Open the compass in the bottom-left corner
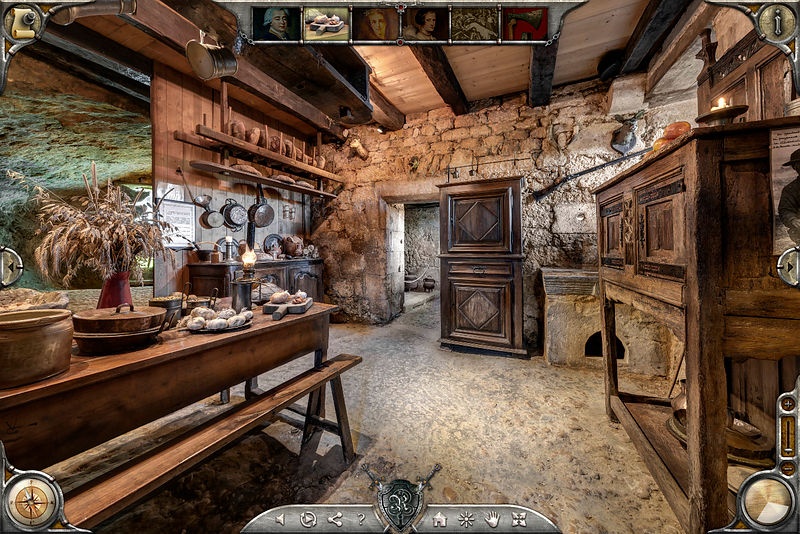Screen dimensions: 800x534 point(31,502)
